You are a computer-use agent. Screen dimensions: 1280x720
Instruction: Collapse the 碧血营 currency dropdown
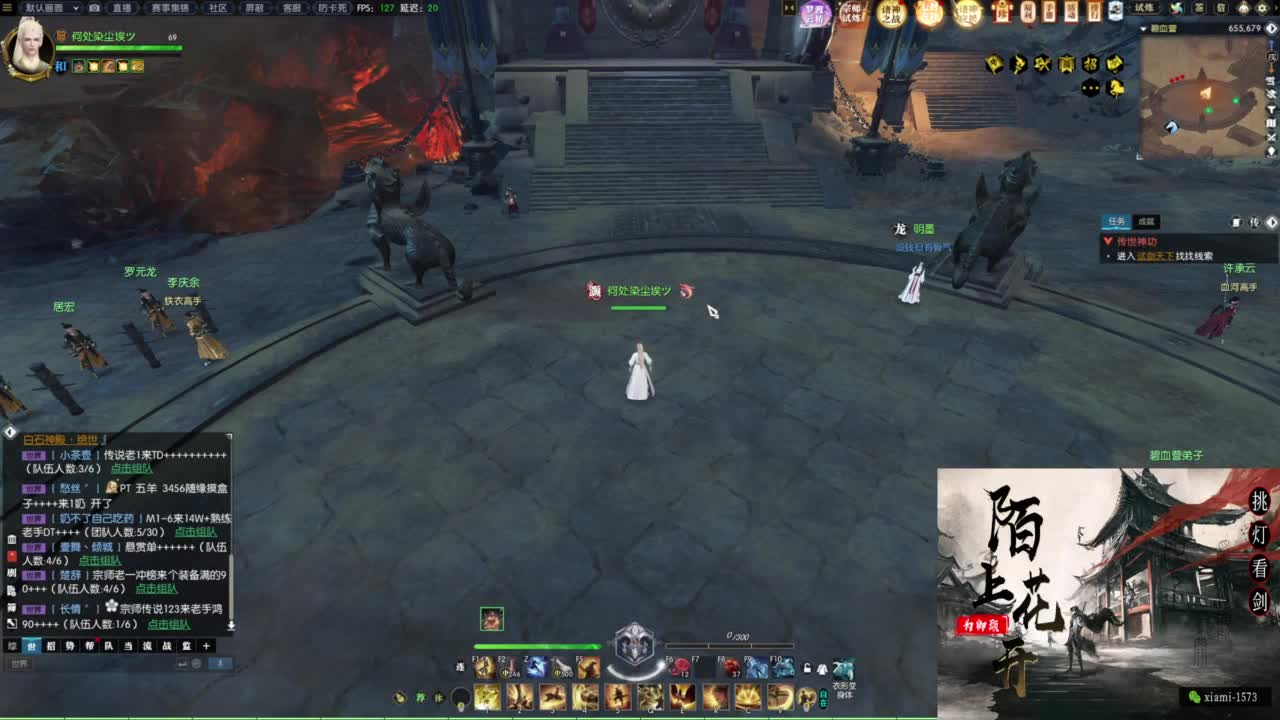pyautogui.click(x=1143, y=28)
